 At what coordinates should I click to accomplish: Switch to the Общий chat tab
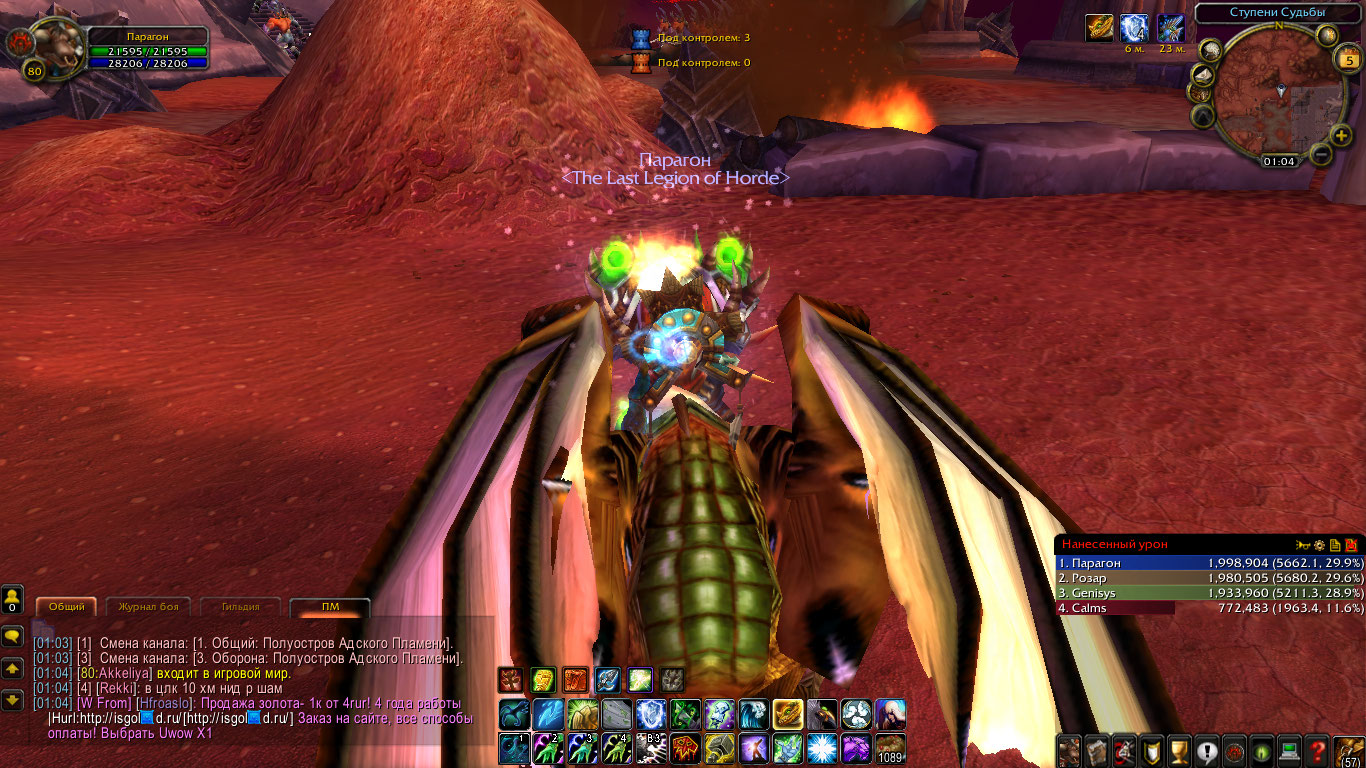tap(67, 607)
